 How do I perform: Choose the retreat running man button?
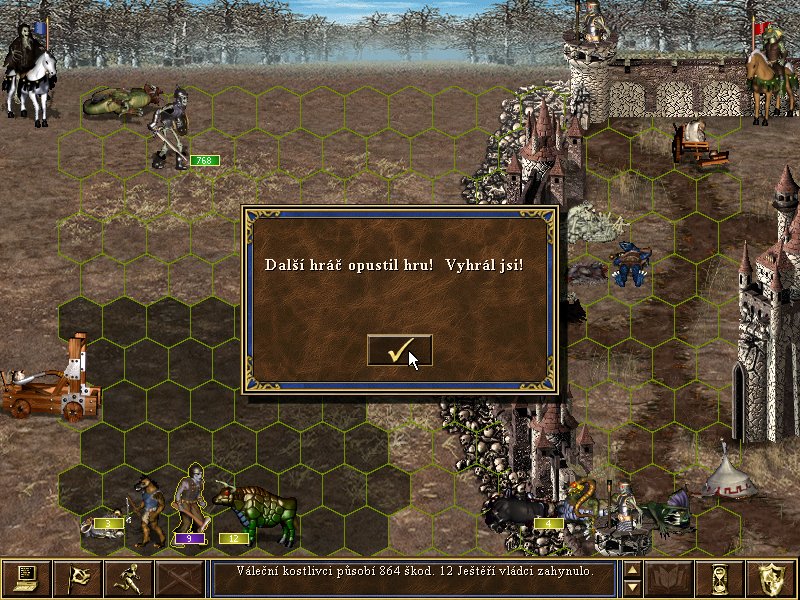click(128, 578)
